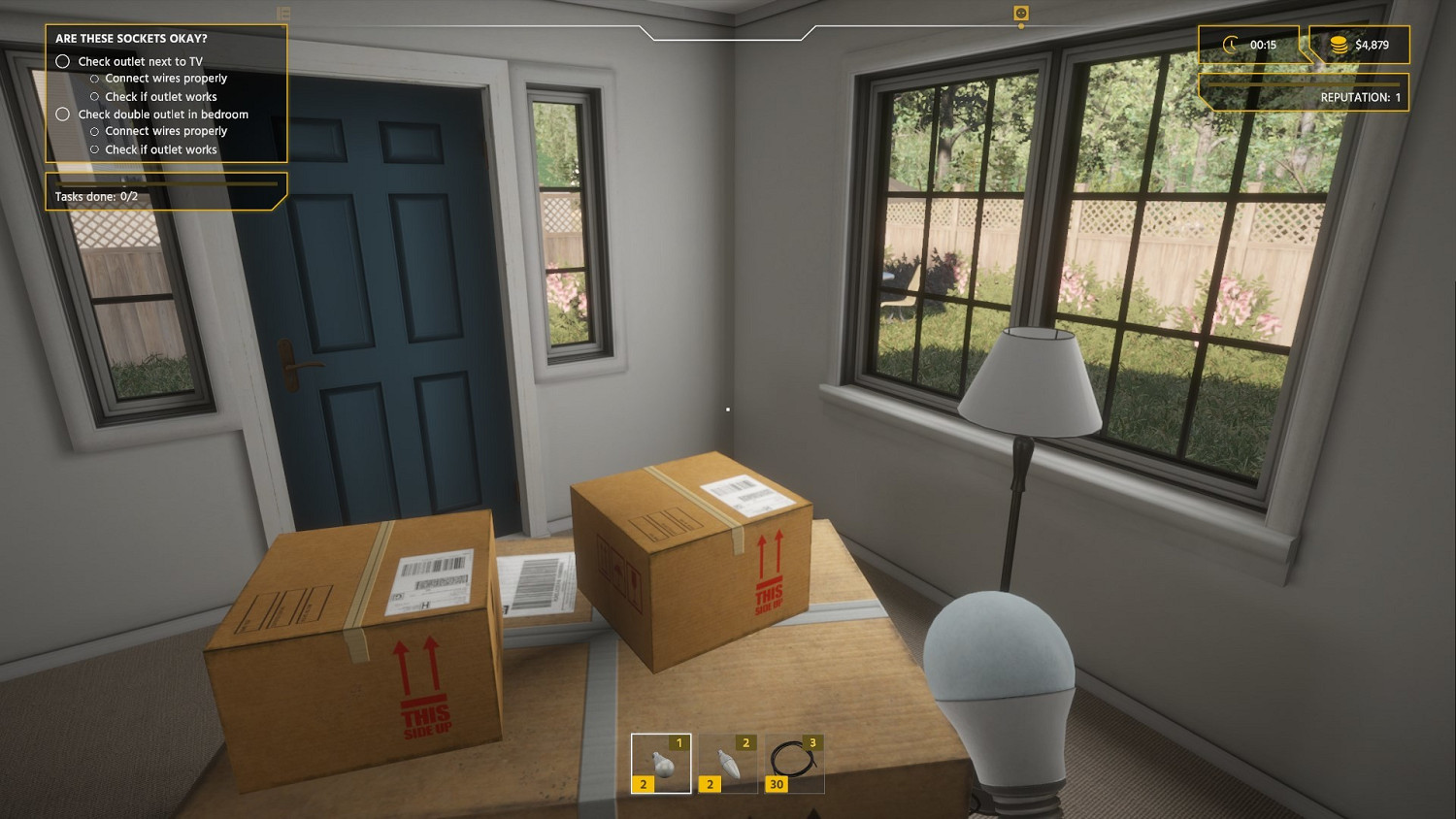Select the cable coil in hotbar slot 3
Screen dimensions: 1456x819
point(792,762)
